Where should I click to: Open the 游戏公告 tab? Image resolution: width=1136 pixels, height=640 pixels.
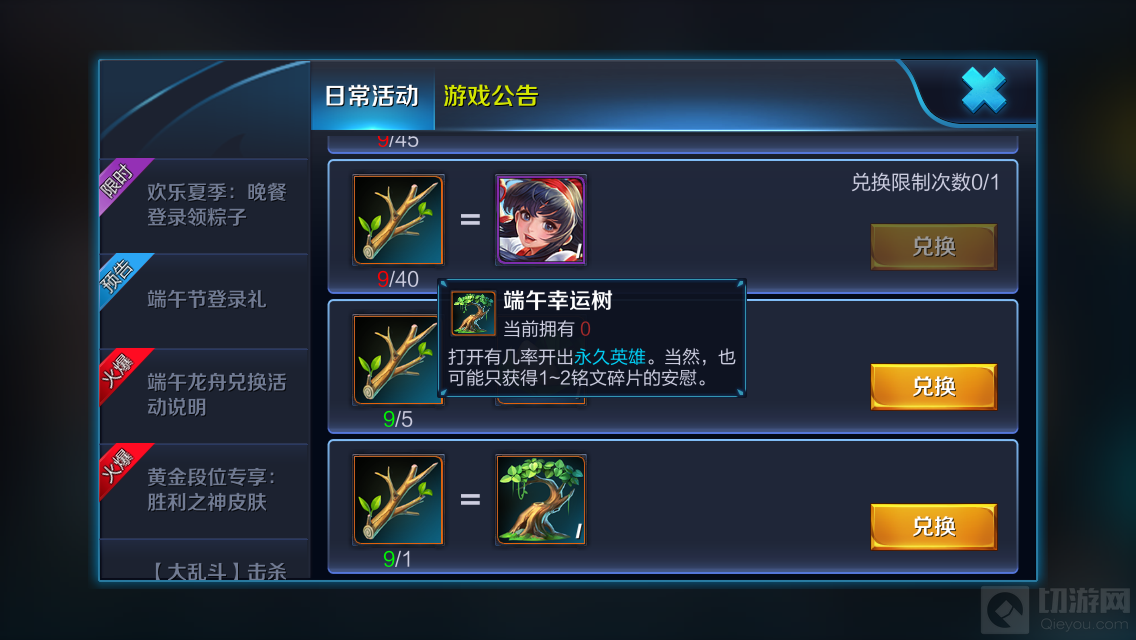[x=491, y=96]
